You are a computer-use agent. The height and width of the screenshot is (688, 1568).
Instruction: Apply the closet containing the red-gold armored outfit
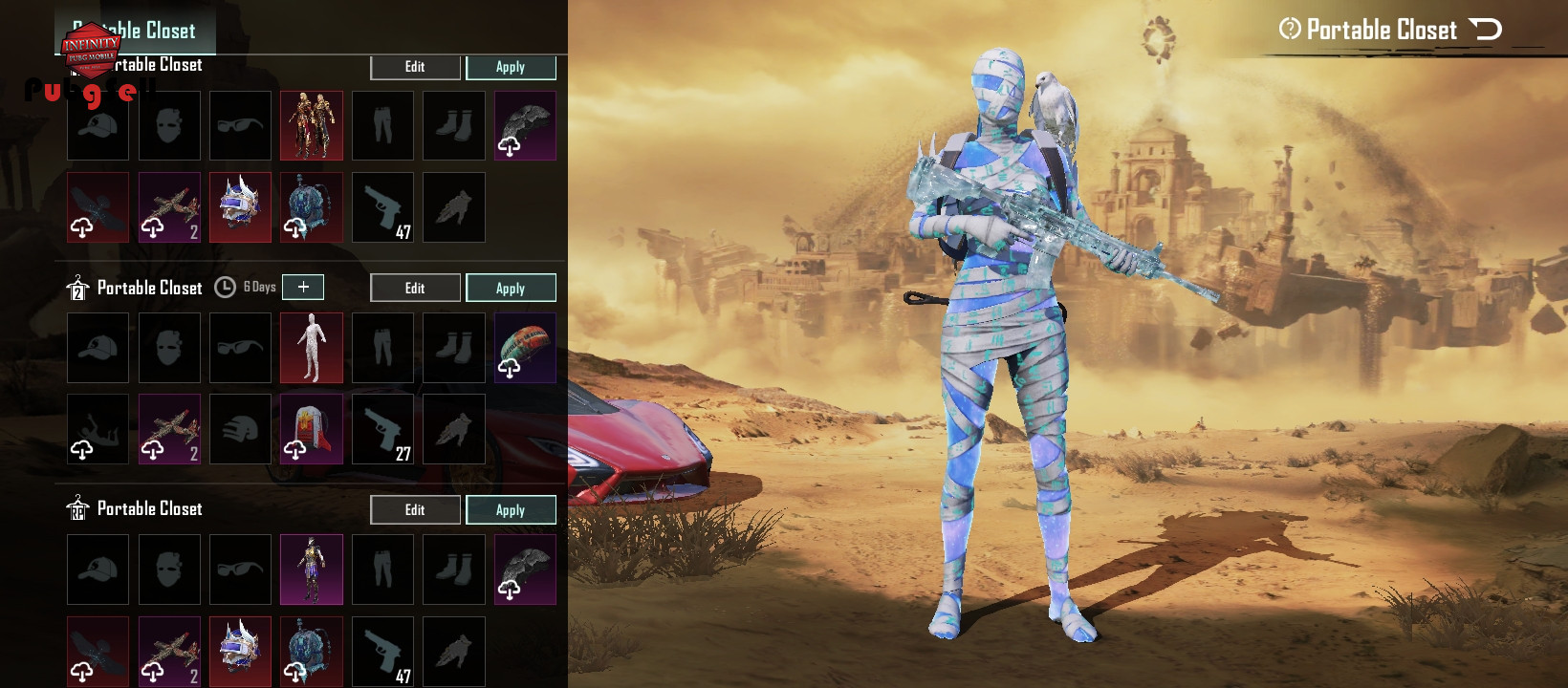tap(511, 67)
